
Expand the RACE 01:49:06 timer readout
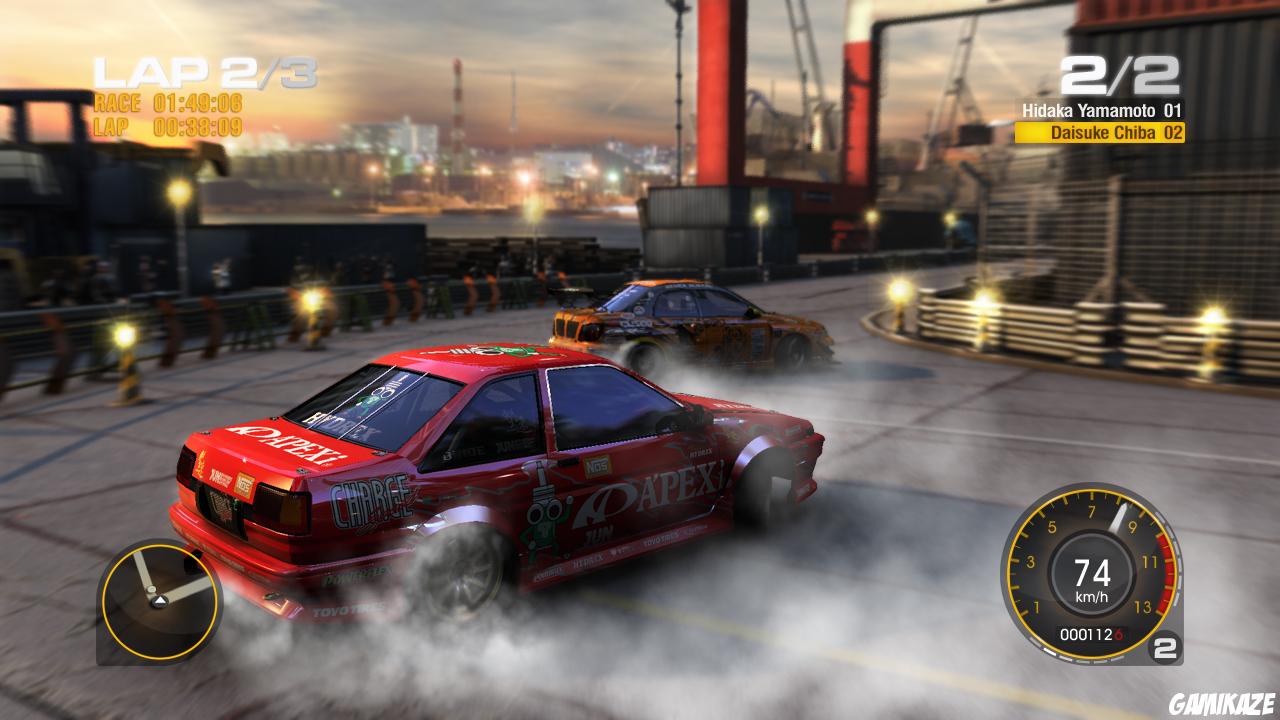pyautogui.click(x=168, y=104)
